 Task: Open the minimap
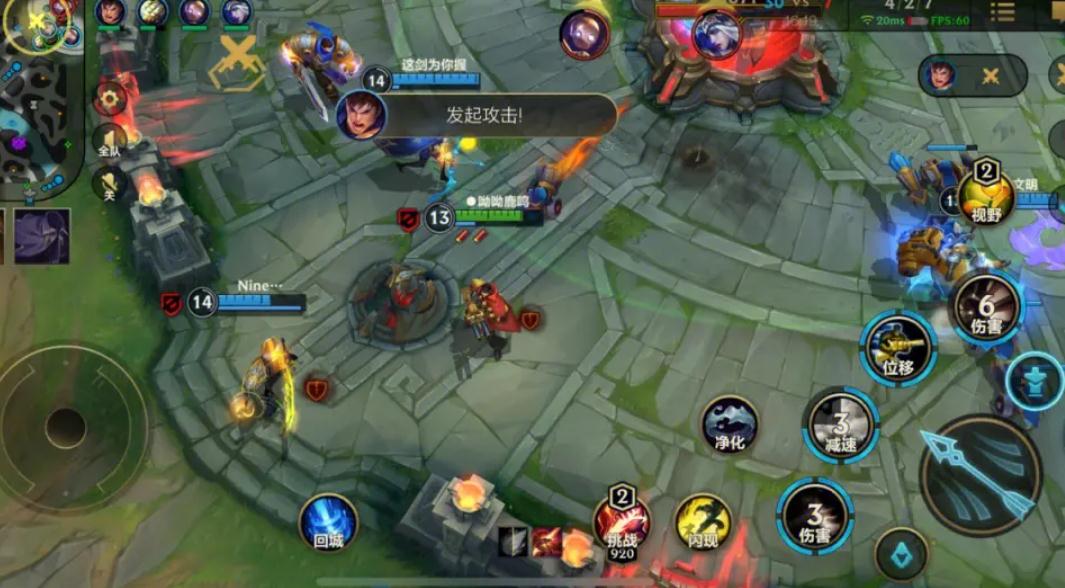click(x=40, y=100)
